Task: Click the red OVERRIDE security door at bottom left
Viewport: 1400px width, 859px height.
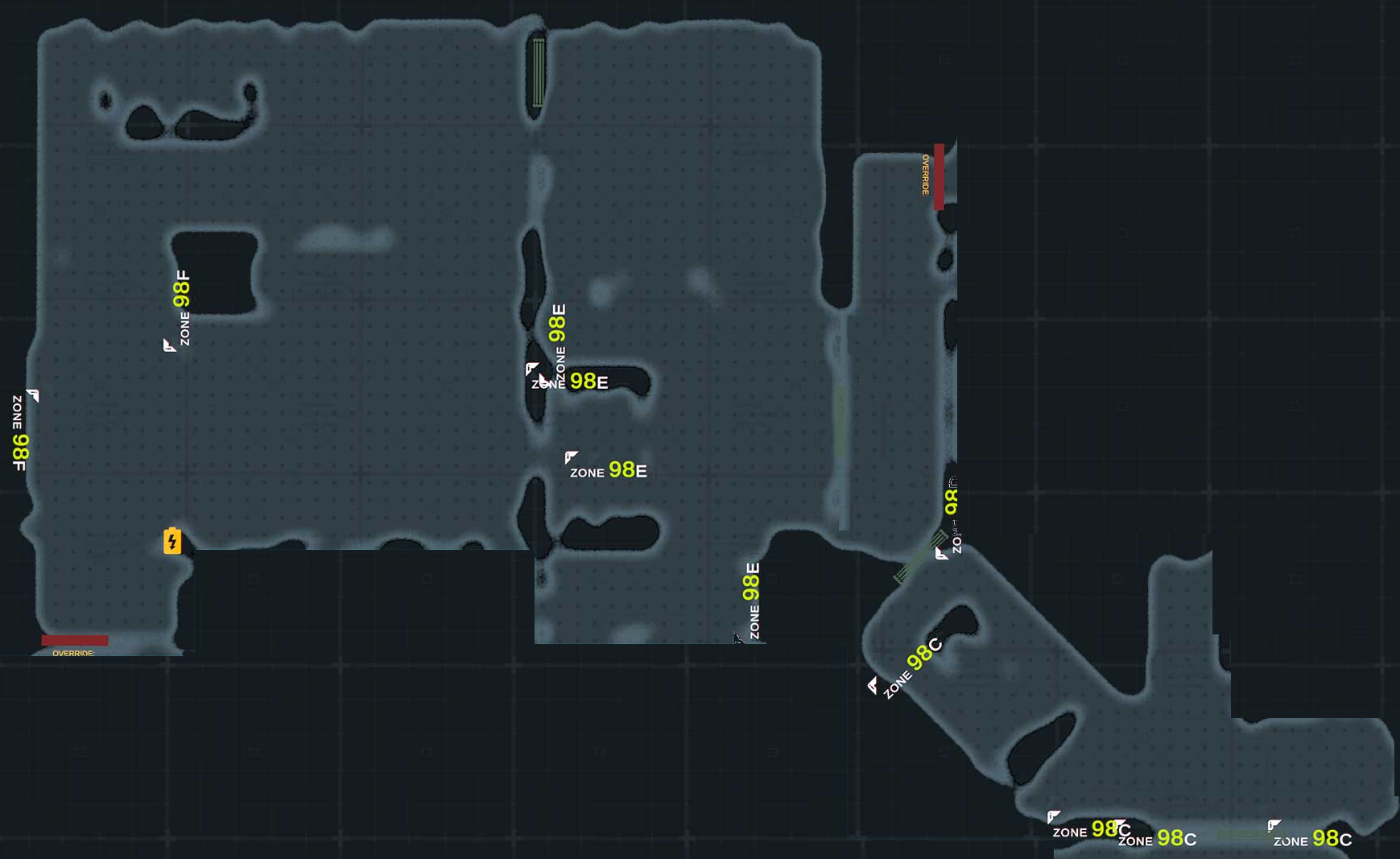Action: (x=75, y=641)
